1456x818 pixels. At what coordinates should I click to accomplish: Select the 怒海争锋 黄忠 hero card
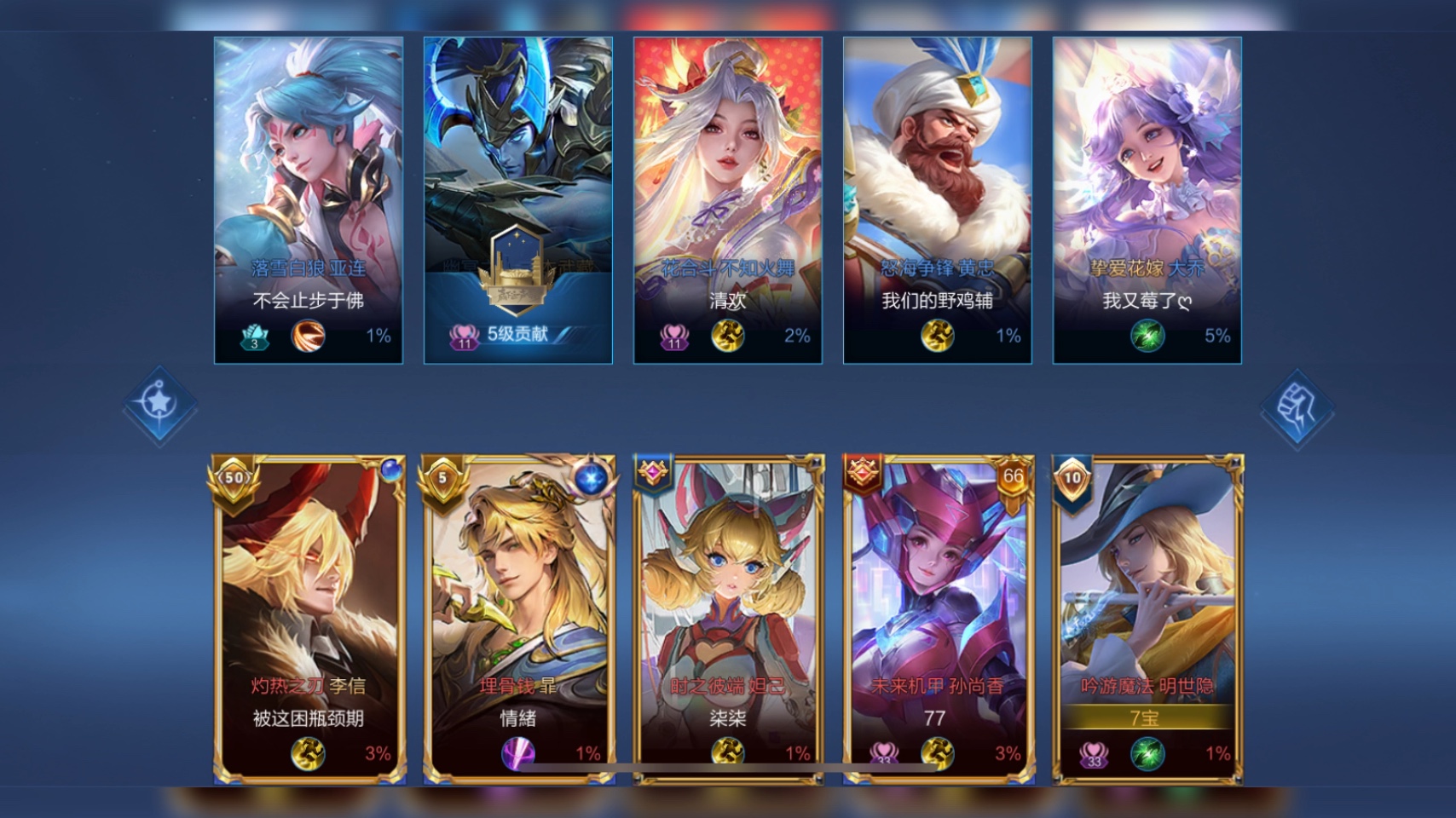coord(937,200)
